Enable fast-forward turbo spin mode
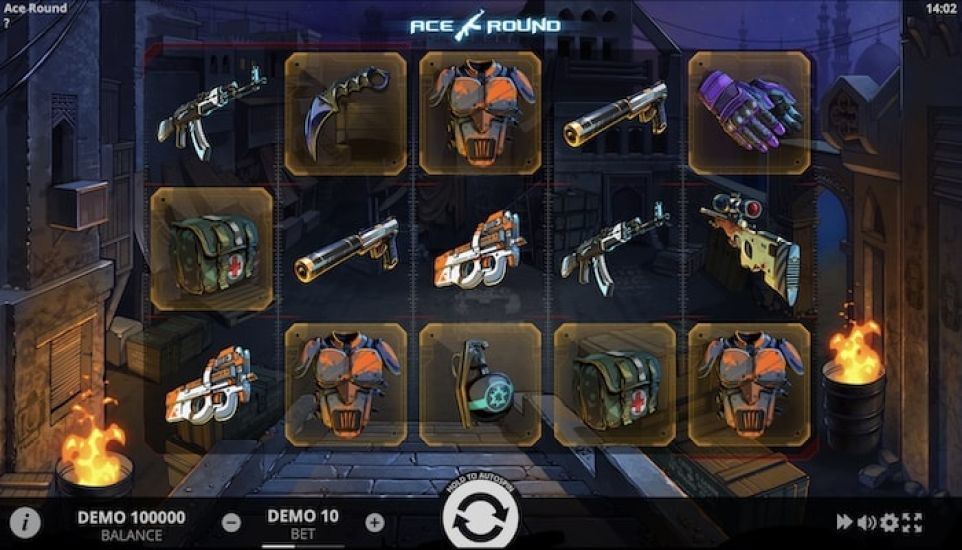962x550 pixels. [x=844, y=521]
